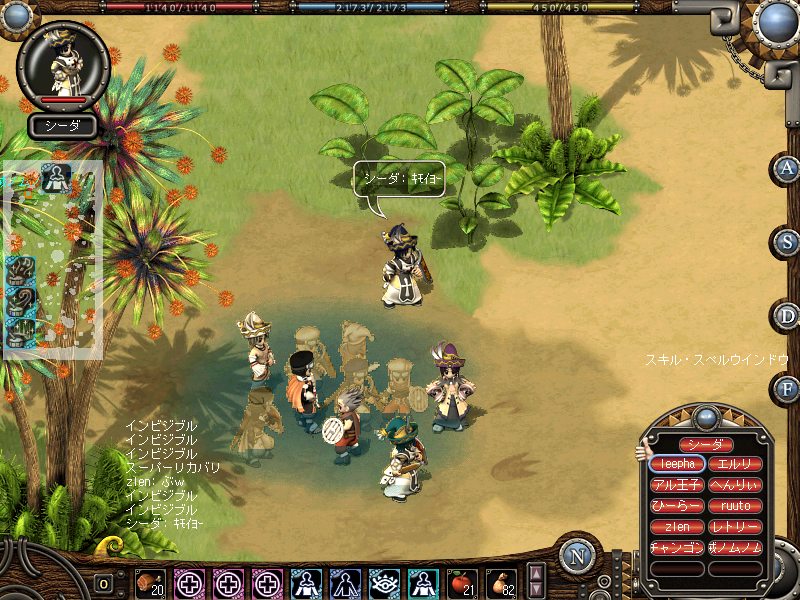Select party member エルリ
This screenshot has height=600, width=800.
[x=735, y=464]
